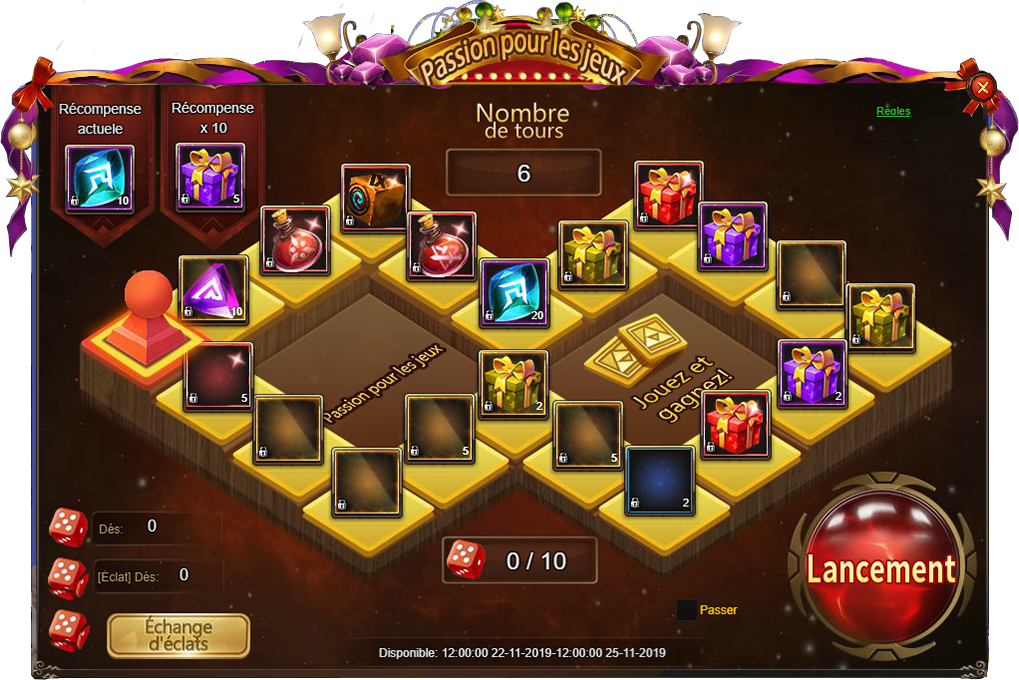
Task: Select the Récompense x10 purple gift box
Action: tap(210, 177)
